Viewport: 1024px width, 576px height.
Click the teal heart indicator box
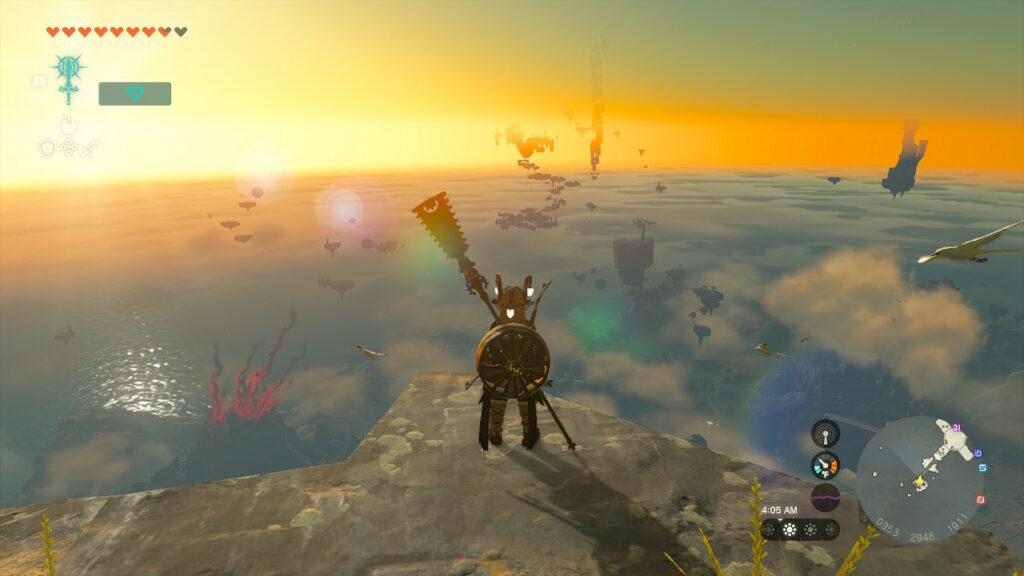[x=135, y=93]
